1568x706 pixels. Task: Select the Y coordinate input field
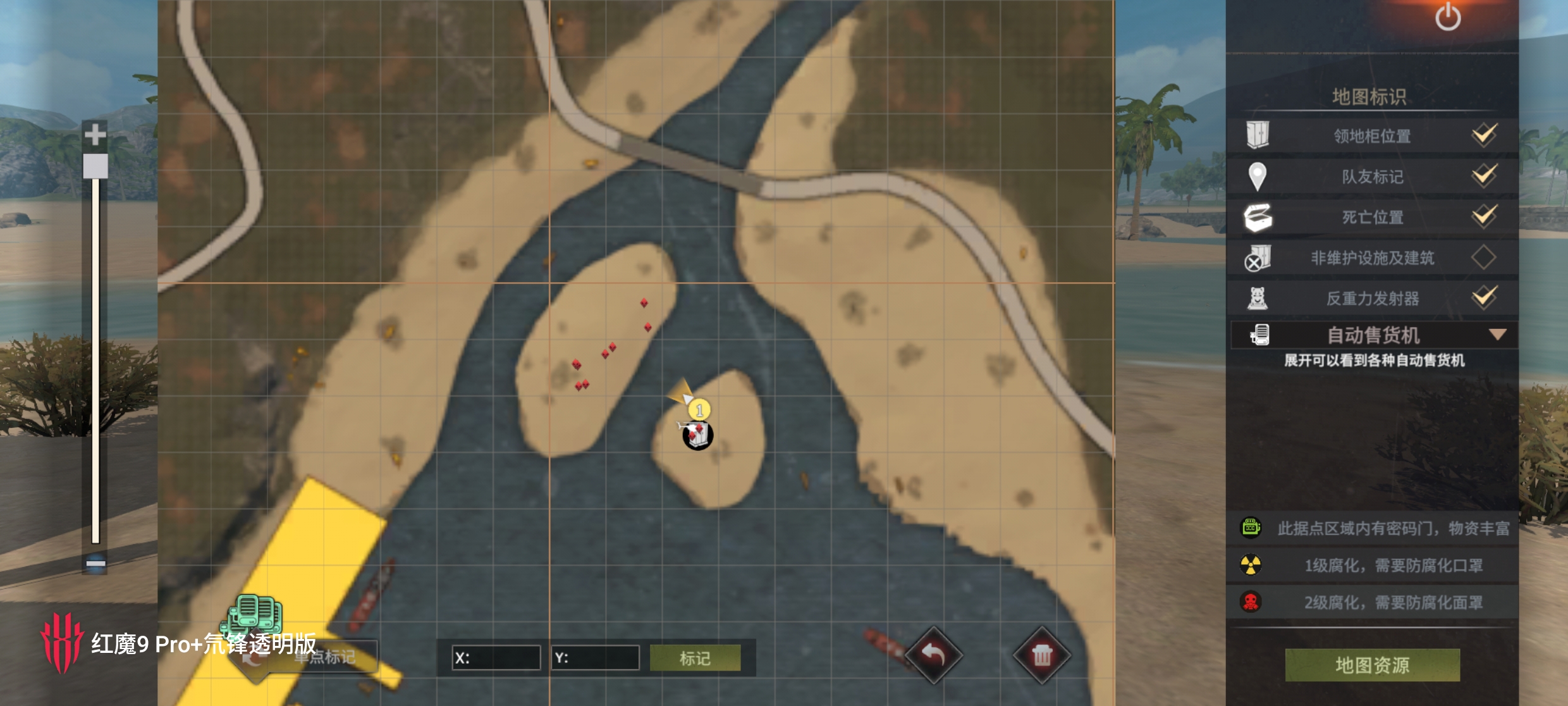596,658
